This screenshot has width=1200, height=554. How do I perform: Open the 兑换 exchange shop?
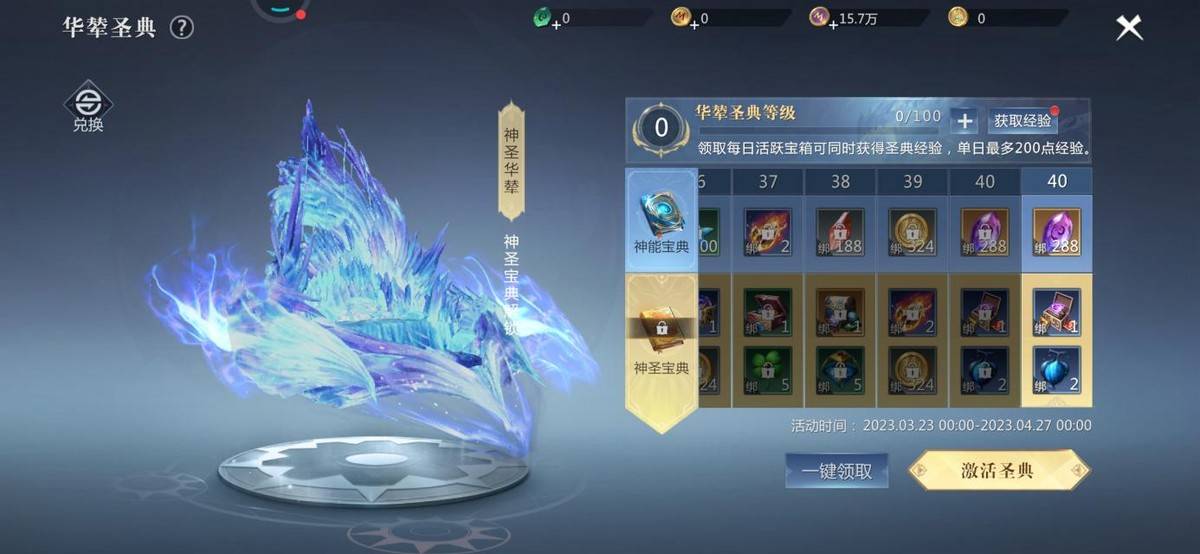pyautogui.click(x=88, y=107)
